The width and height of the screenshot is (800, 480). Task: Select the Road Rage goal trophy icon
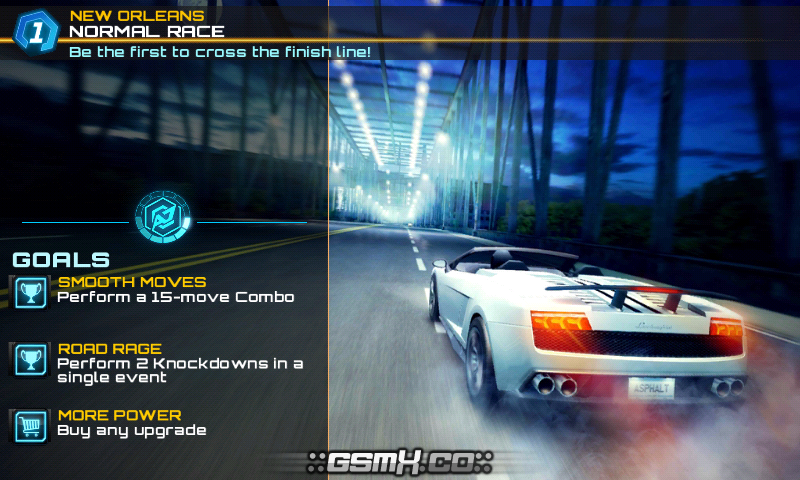tap(29, 359)
